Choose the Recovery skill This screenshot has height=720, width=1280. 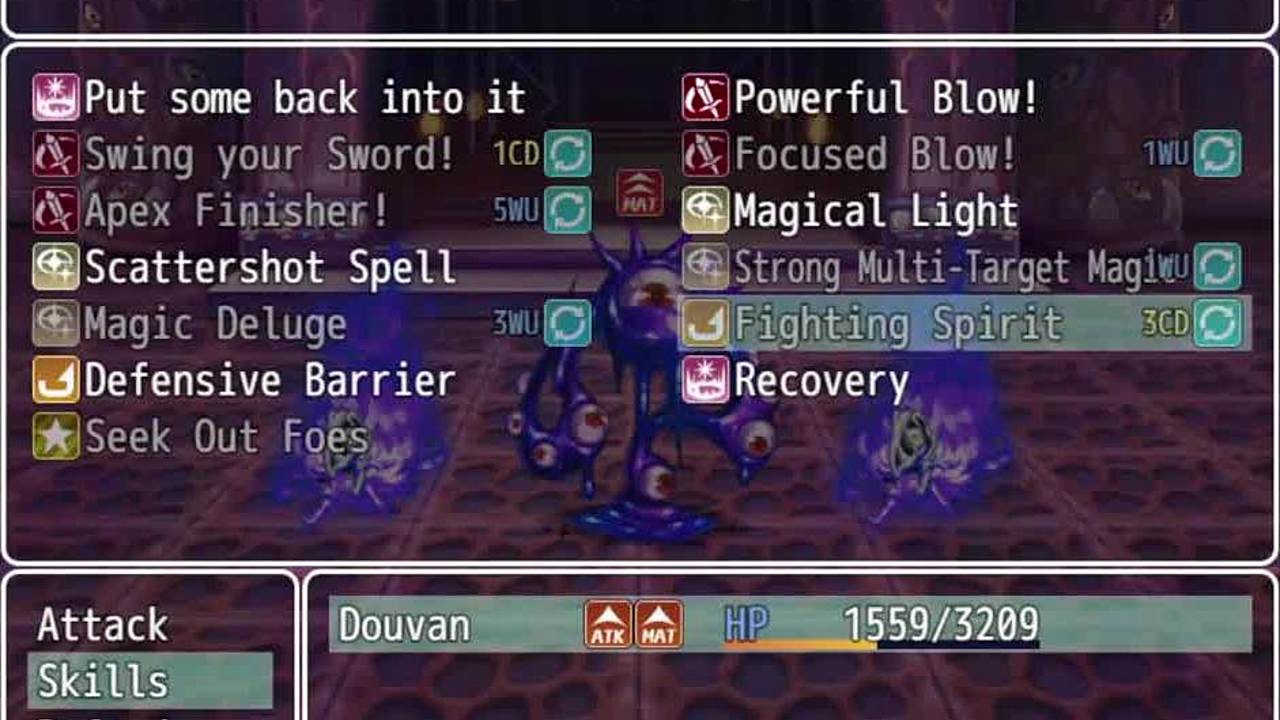pos(821,381)
